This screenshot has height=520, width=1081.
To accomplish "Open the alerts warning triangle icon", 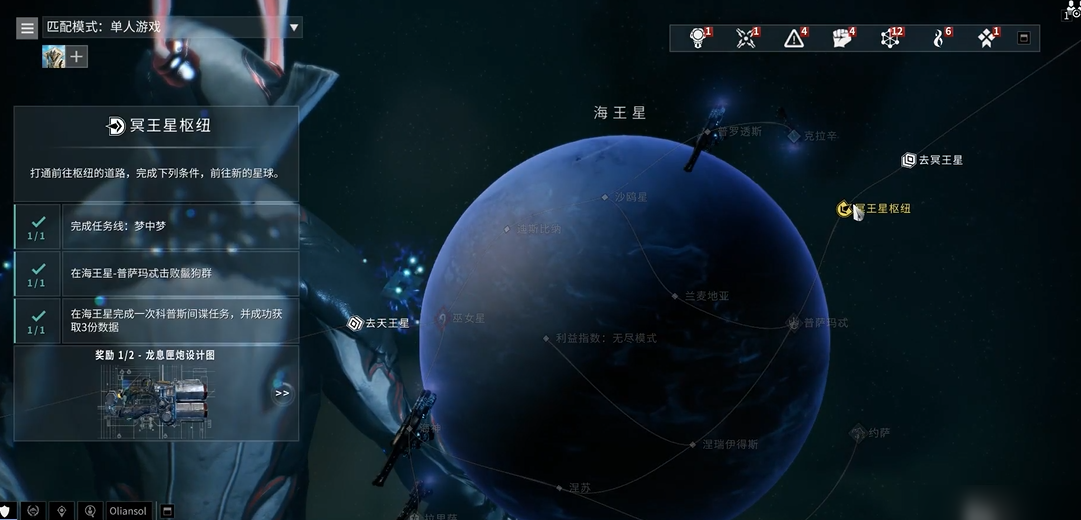I will [794, 39].
